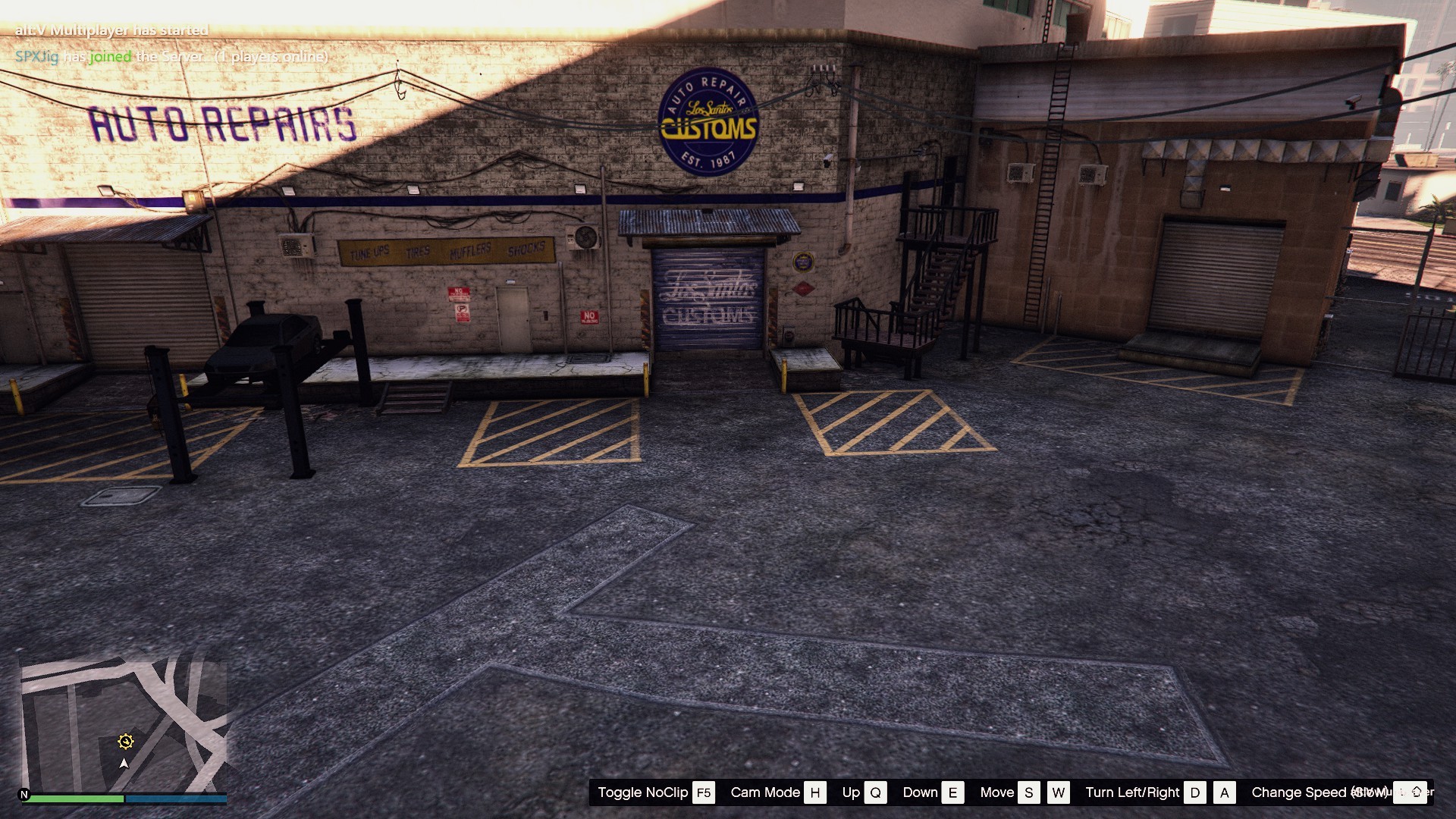Click the player arrow on the minimap
1456x819 pixels.
pos(124,764)
